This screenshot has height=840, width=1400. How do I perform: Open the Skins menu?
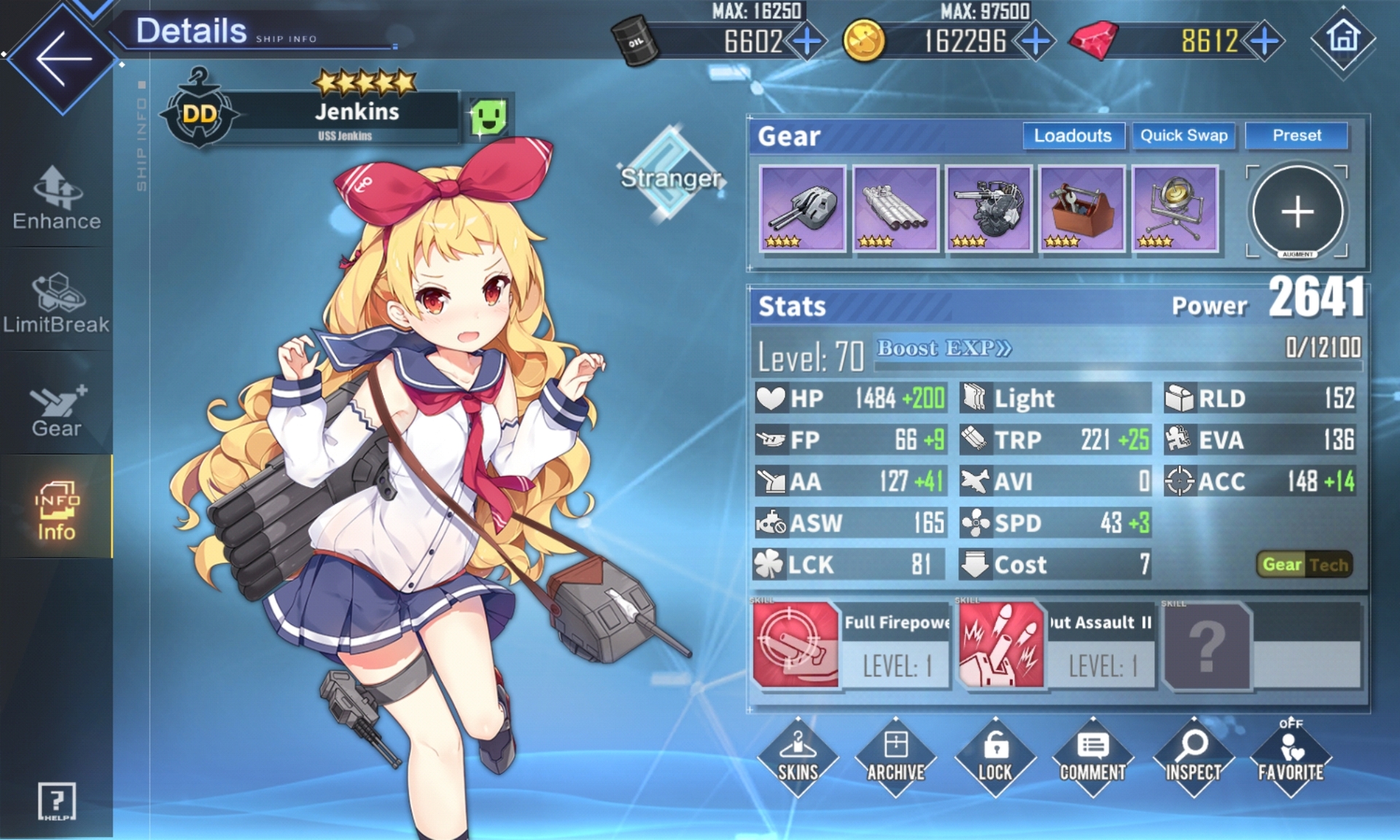point(798,757)
